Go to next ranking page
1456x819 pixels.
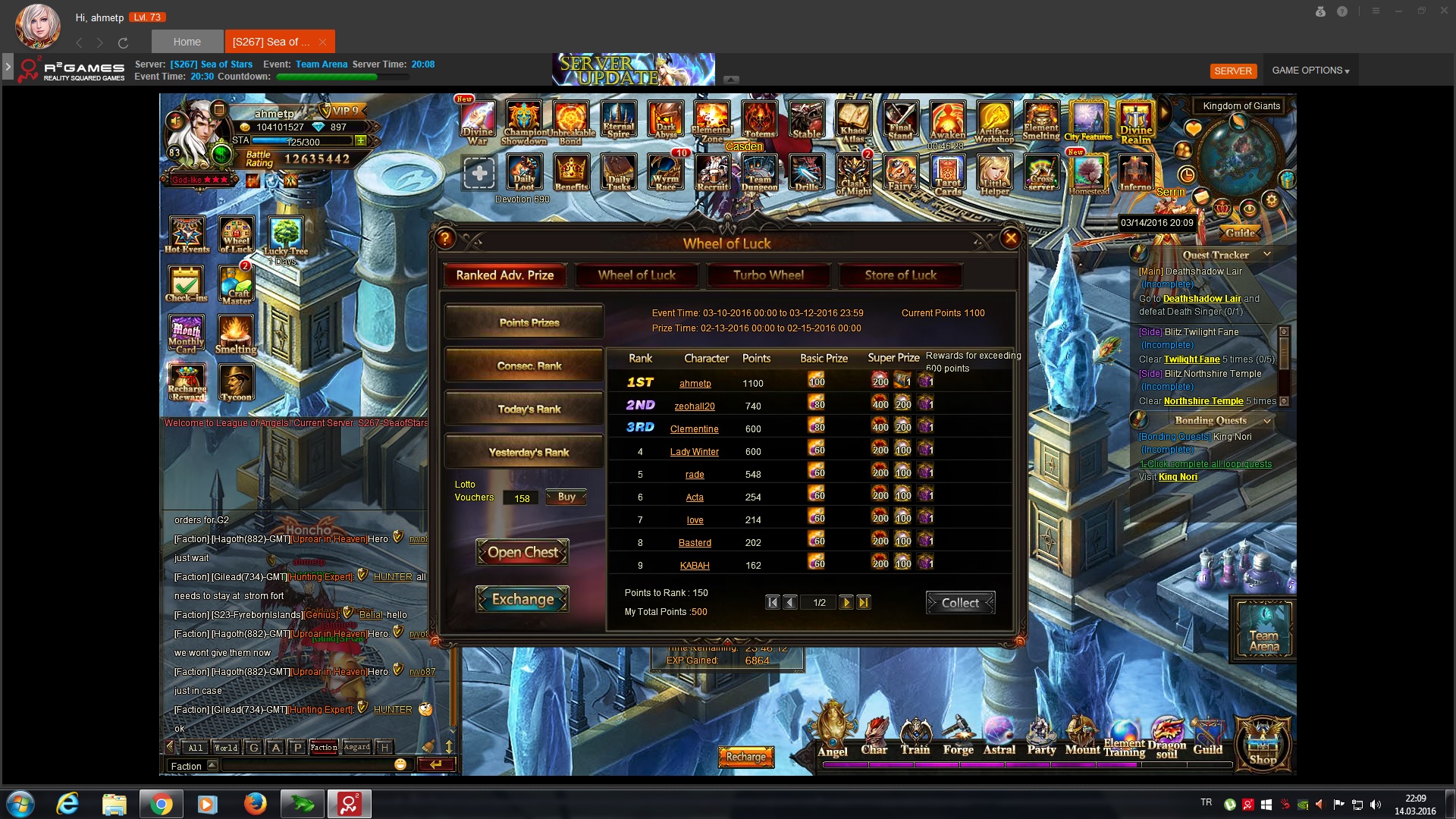(x=846, y=603)
